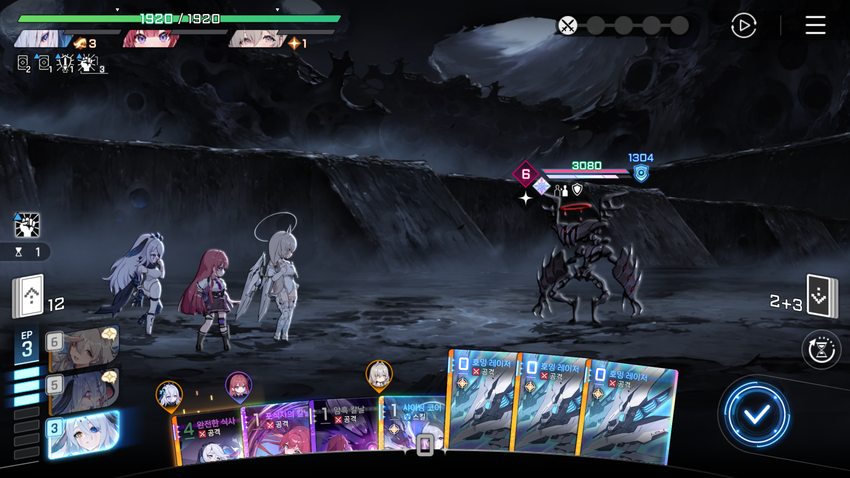Click the crossed-swords battle wave indicator

coord(568,26)
